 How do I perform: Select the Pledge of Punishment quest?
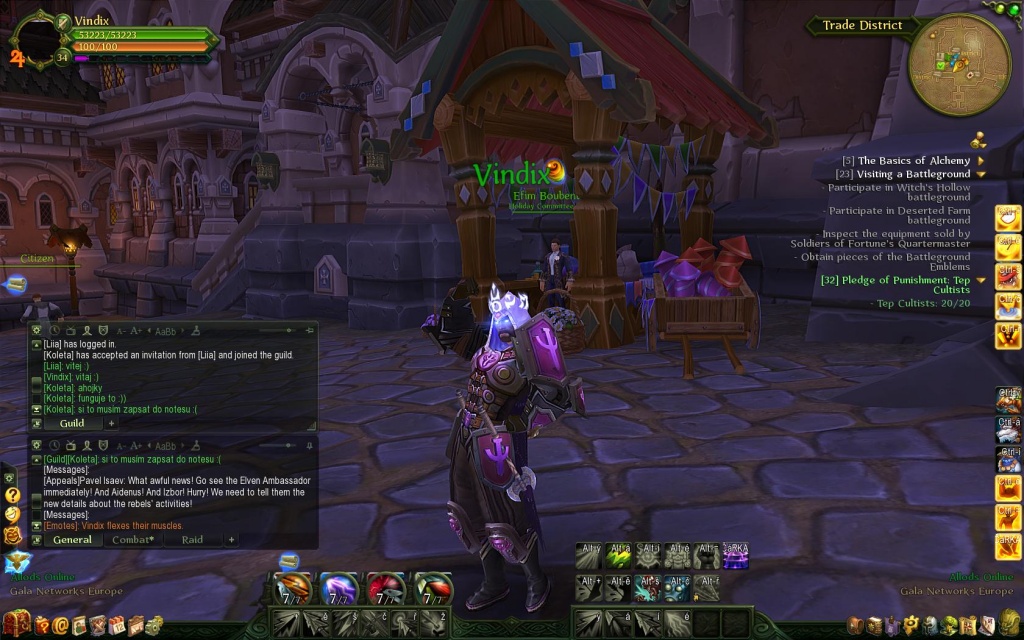pyautogui.click(x=903, y=281)
